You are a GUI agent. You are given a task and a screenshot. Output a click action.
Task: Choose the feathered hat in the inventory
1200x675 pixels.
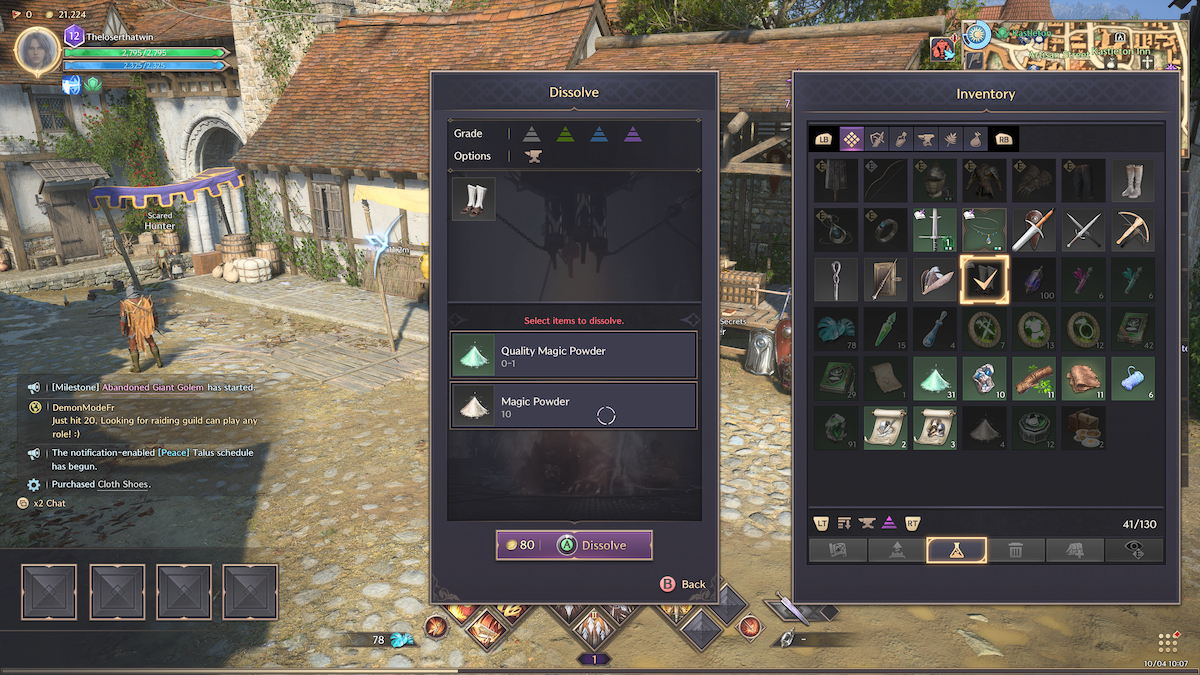tap(933, 280)
